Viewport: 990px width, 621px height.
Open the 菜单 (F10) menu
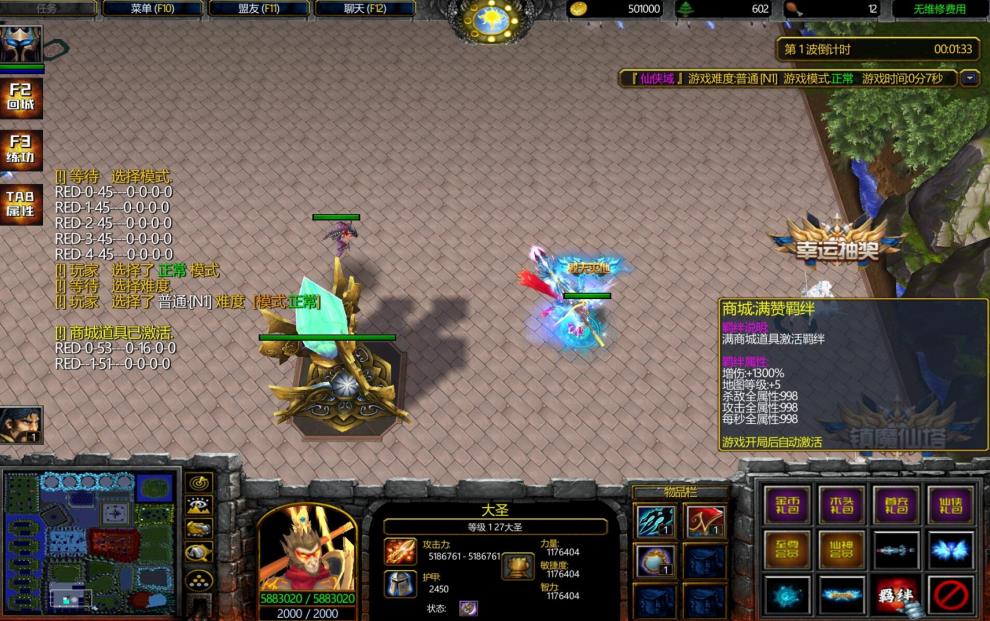tap(152, 9)
